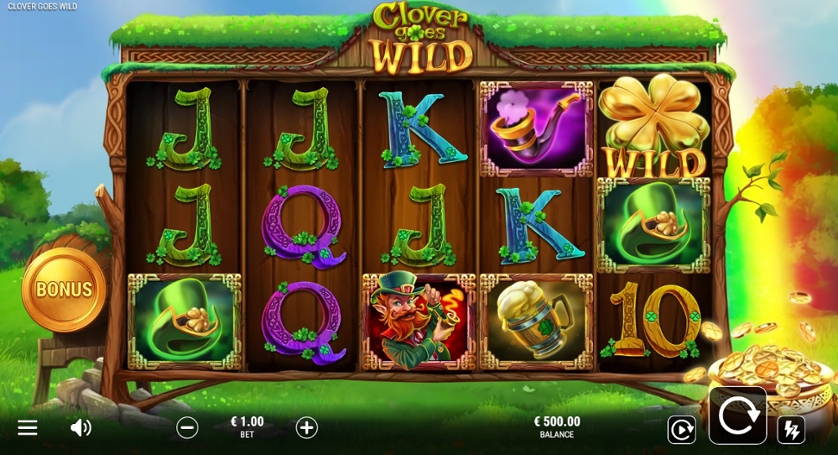Click the gold BONUS coin button
Viewport: 838px width, 455px height.
click(64, 290)
